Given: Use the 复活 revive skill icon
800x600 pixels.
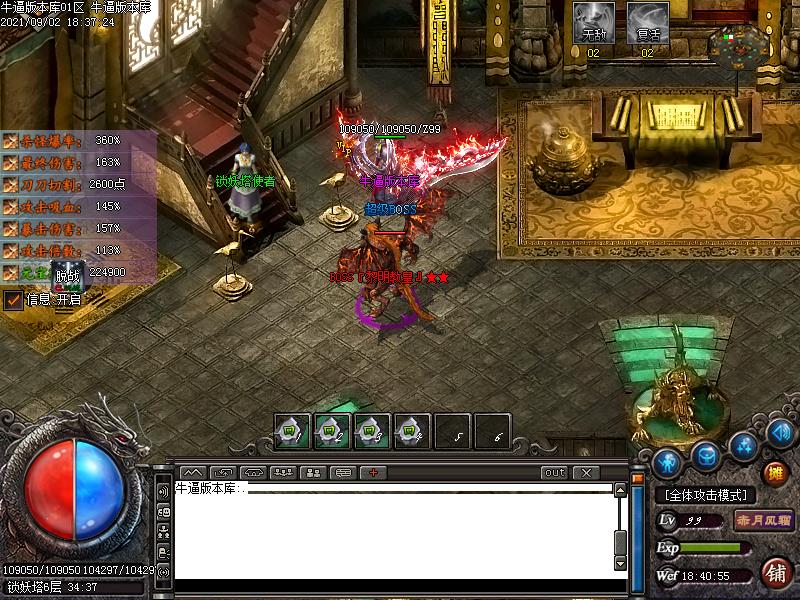Looking at the screenshot, I should (647, 22).
